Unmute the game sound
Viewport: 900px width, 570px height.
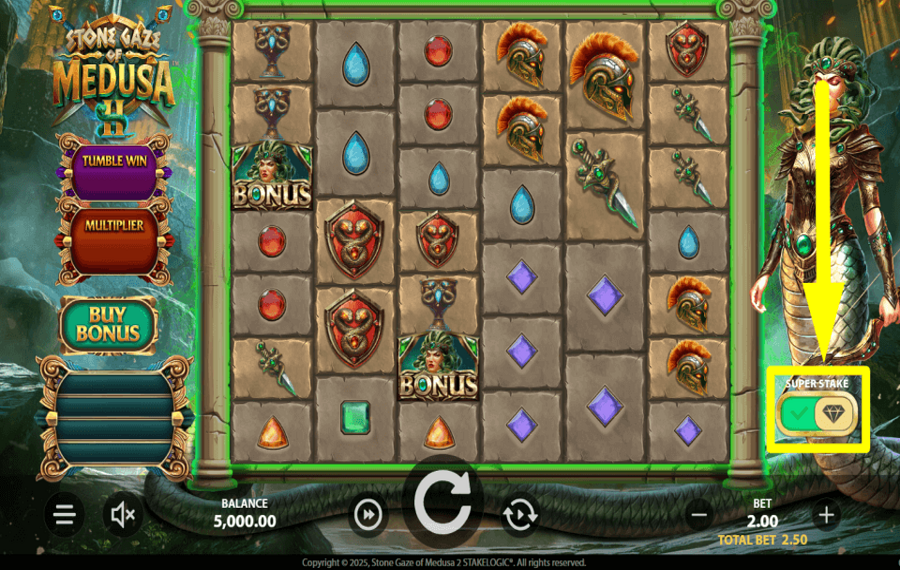tap(123, 515)
